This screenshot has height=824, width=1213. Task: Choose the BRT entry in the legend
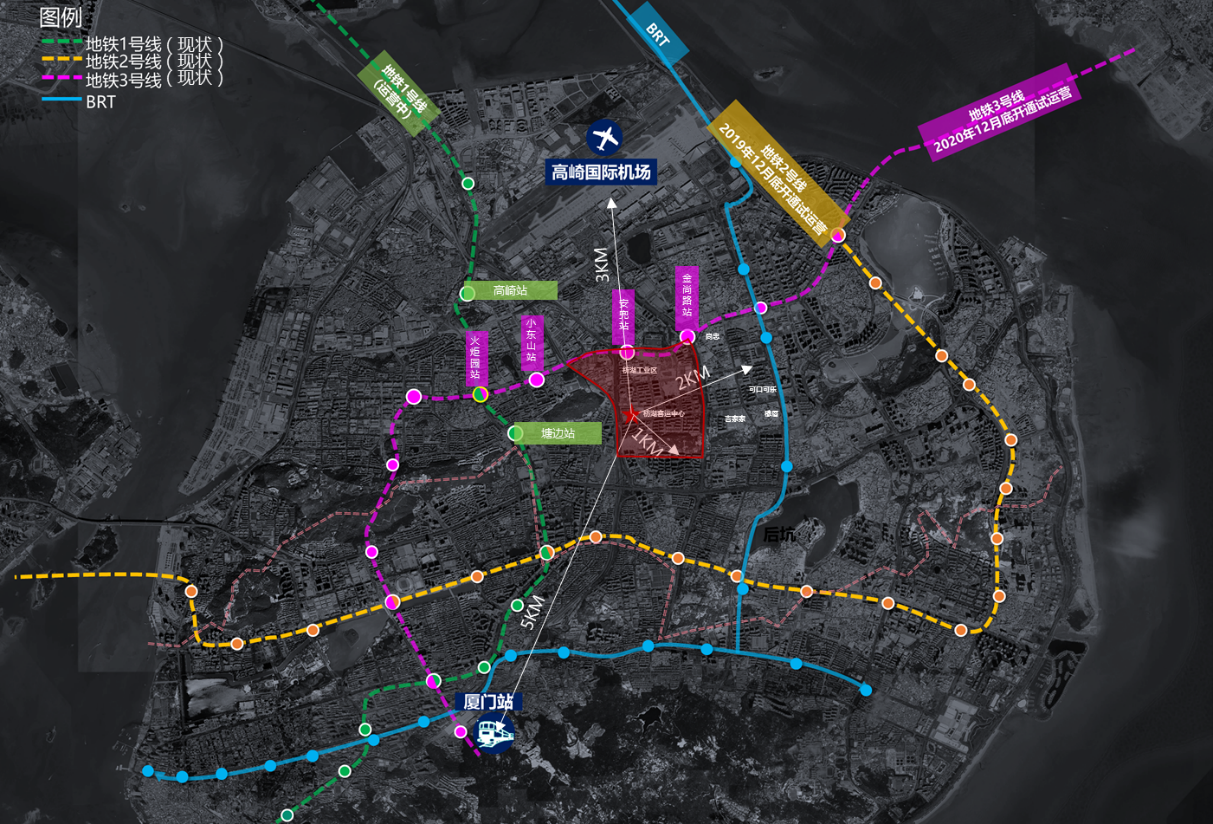pos(102,100)
